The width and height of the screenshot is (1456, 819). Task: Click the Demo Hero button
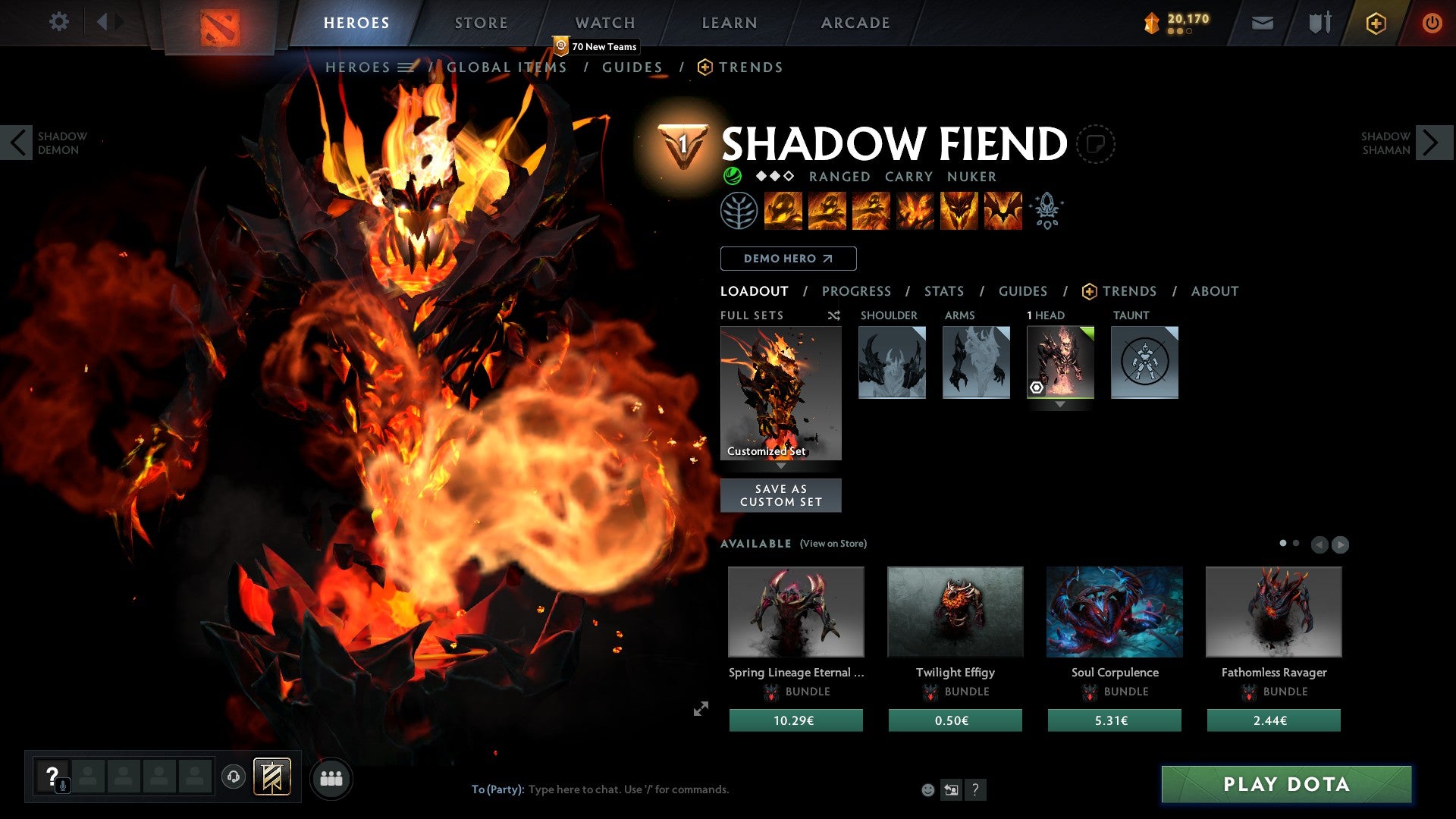pos(787,259)
